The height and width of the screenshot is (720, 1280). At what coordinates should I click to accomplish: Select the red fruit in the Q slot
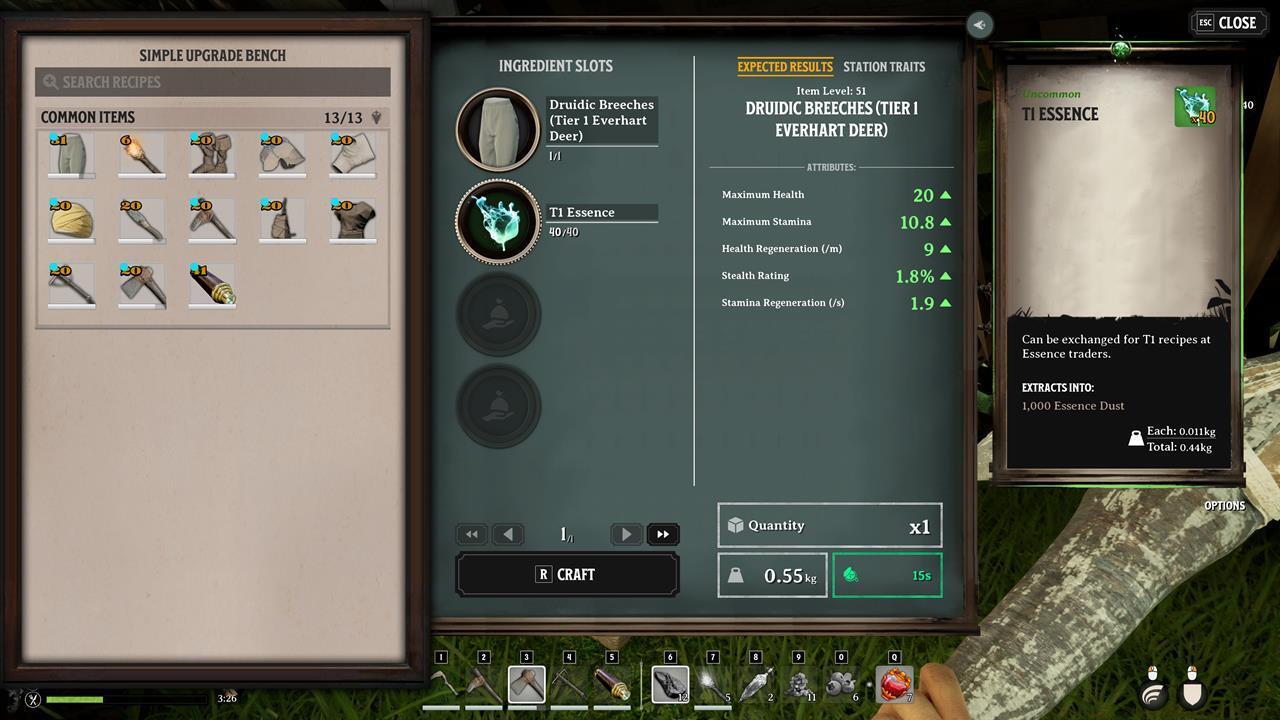click(893, 684)
